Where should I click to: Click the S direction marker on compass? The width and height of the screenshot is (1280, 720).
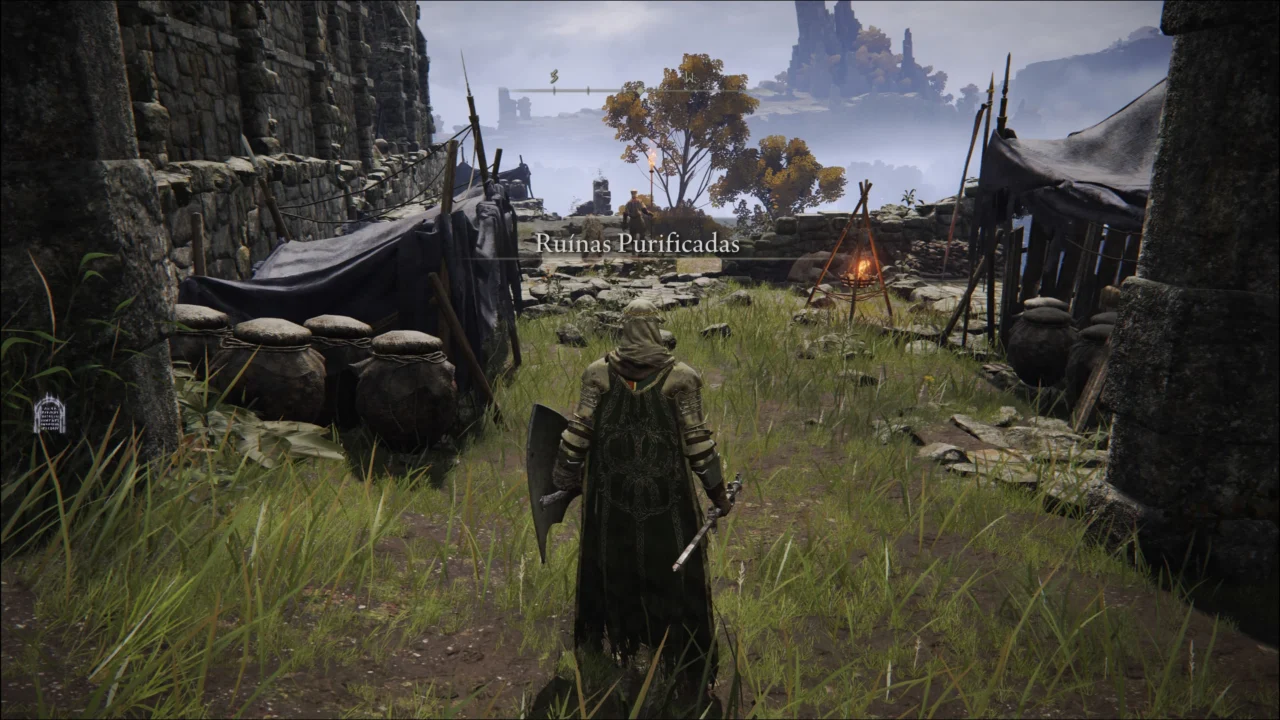point(554,76)
